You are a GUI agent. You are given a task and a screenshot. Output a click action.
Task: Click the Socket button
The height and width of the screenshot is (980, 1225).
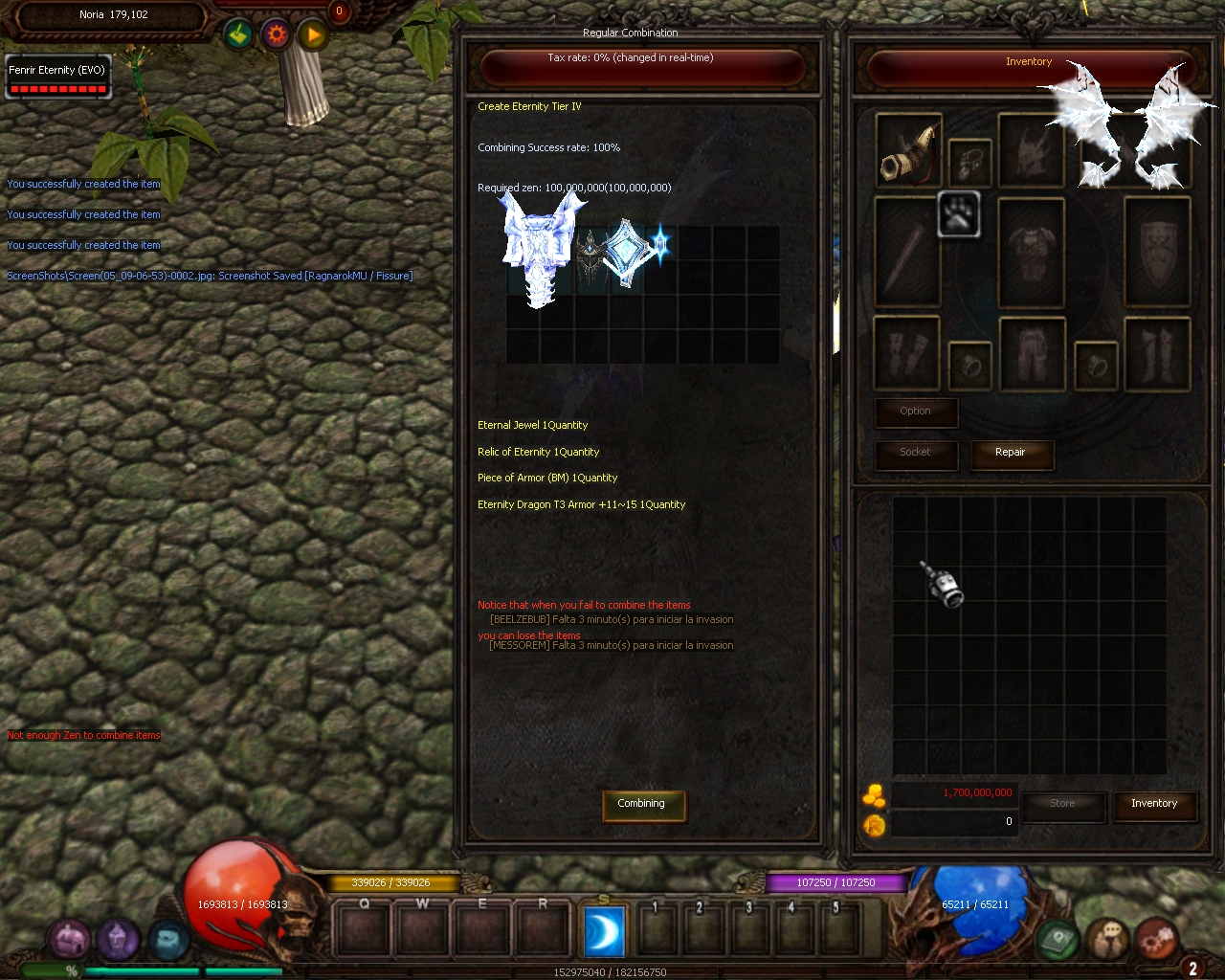click(915, 454)
